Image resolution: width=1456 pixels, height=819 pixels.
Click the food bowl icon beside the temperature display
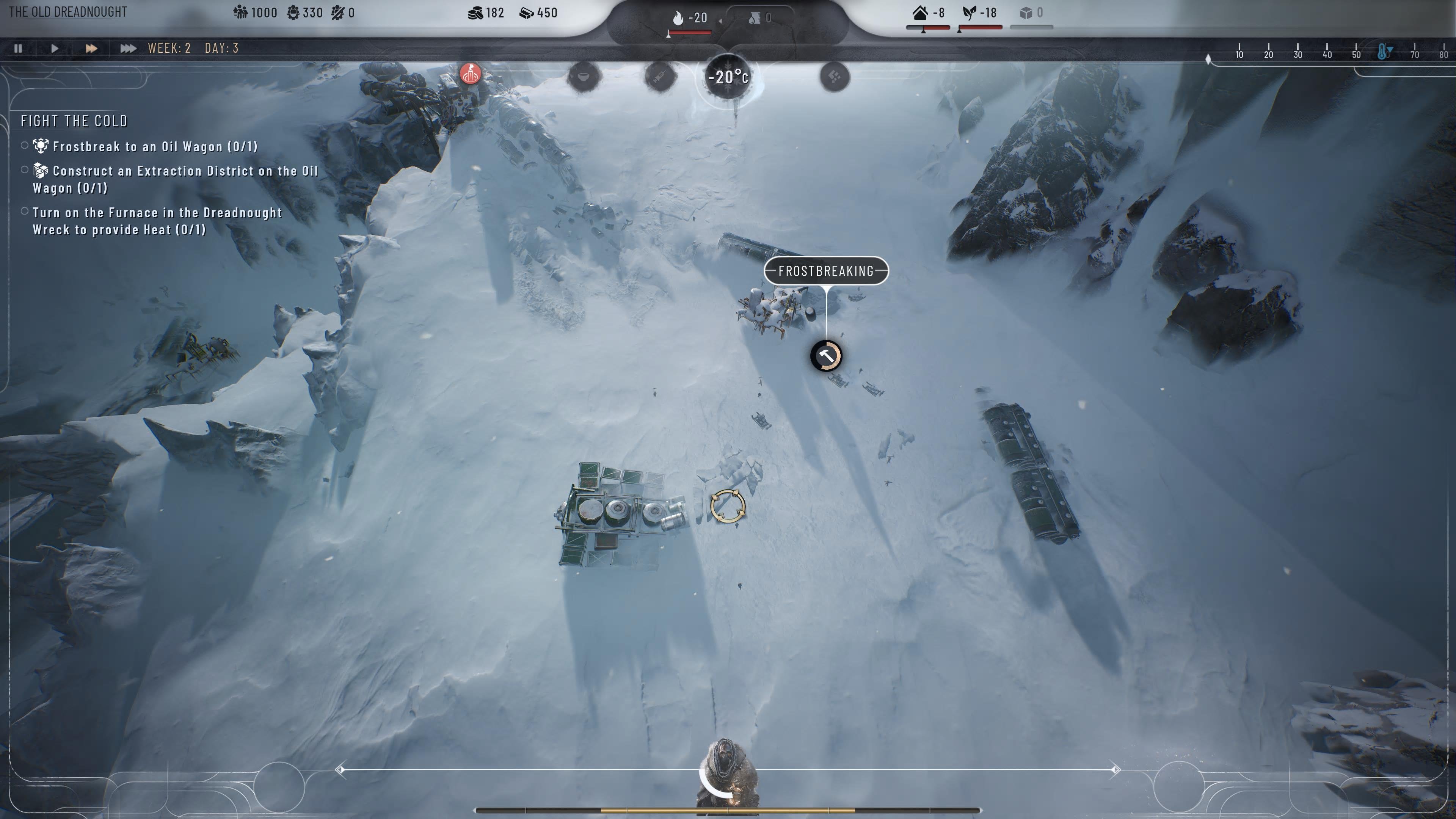pyautogui.click(x=583, y=77)
